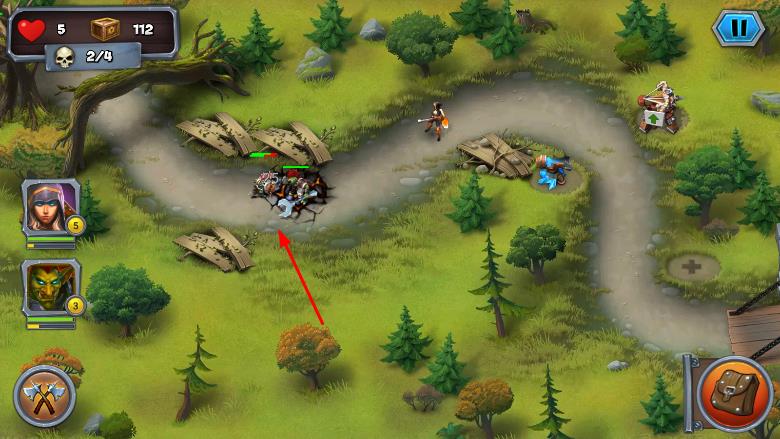Viewport: 780px width, 439px height.
Task: Select the green orc hero portrait
Action: 50,288
